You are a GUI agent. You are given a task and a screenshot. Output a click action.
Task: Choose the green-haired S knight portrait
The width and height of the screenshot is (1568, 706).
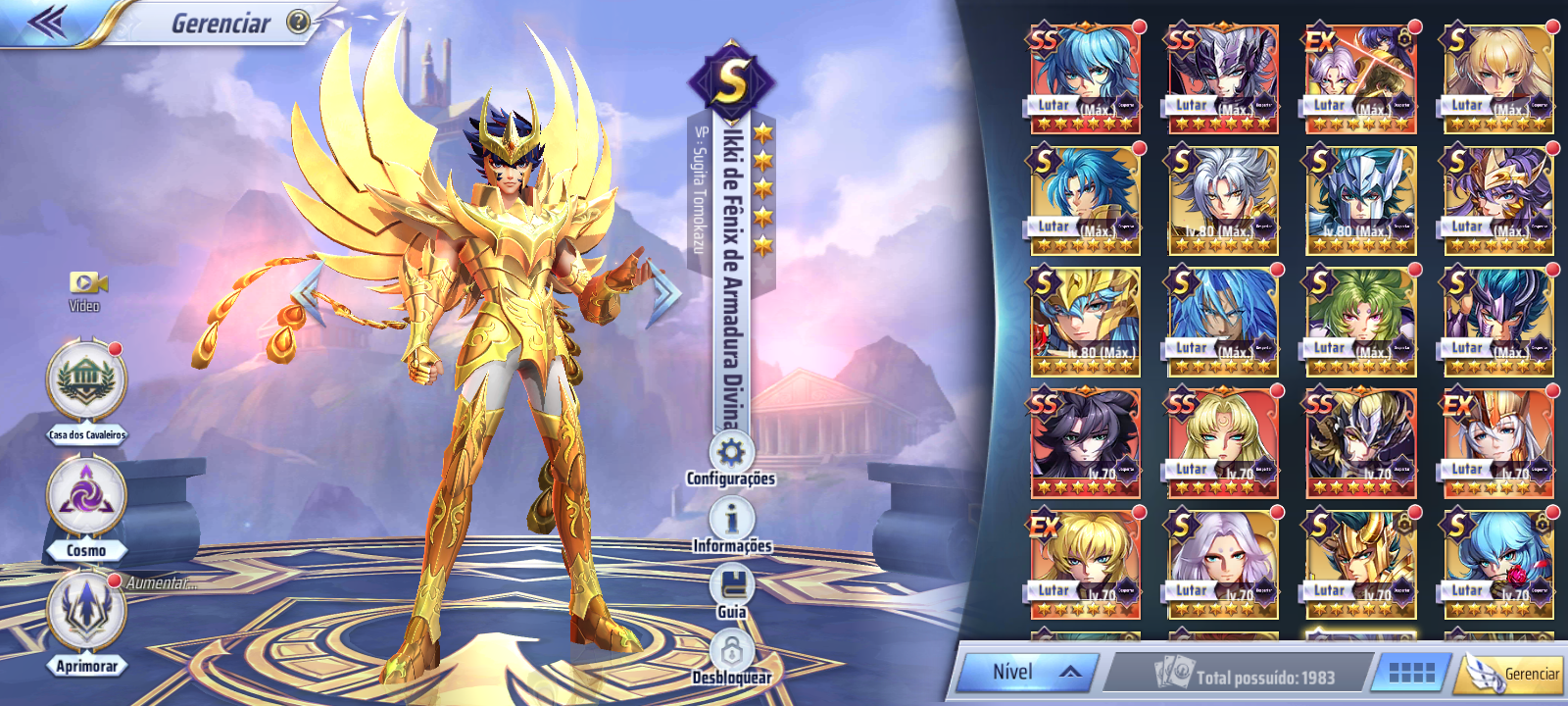[1360, 321]
